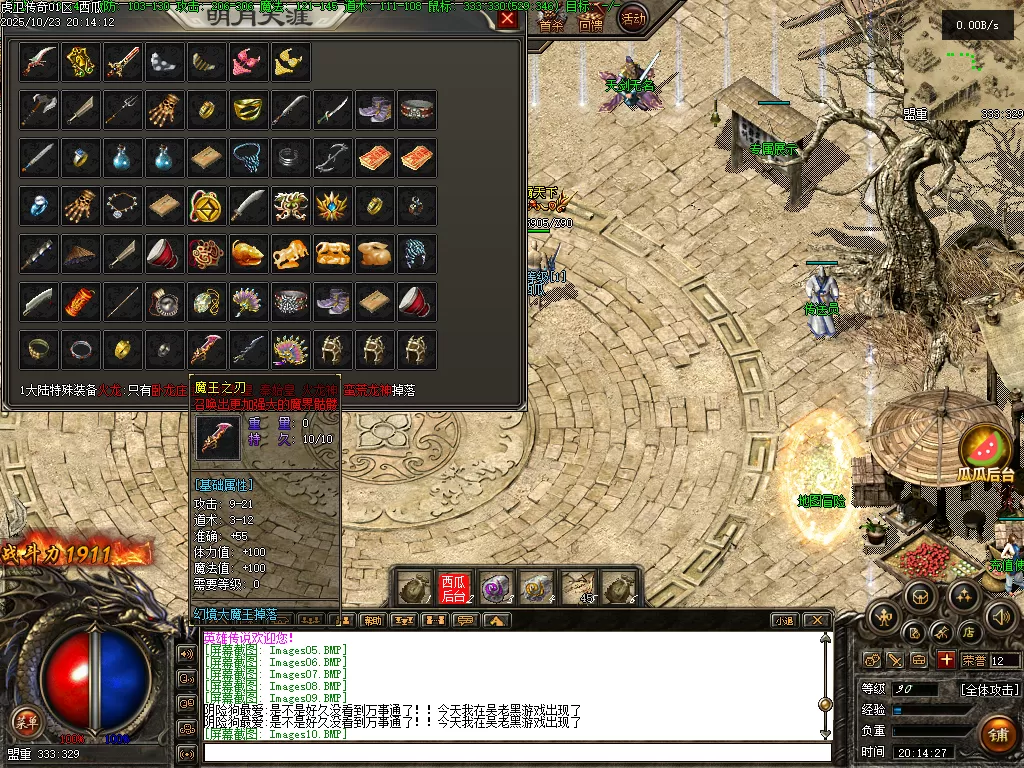Choose the golden rabbit figurine slot
Screen dimensions: 1024x768
374,254
